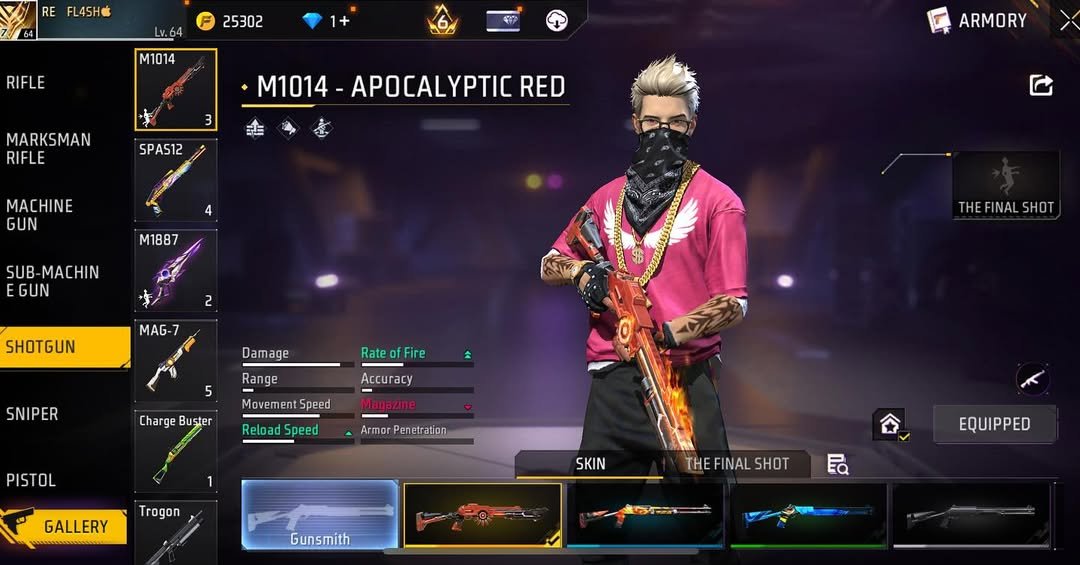Close the Armory screen

click(x=1068, y=20)
